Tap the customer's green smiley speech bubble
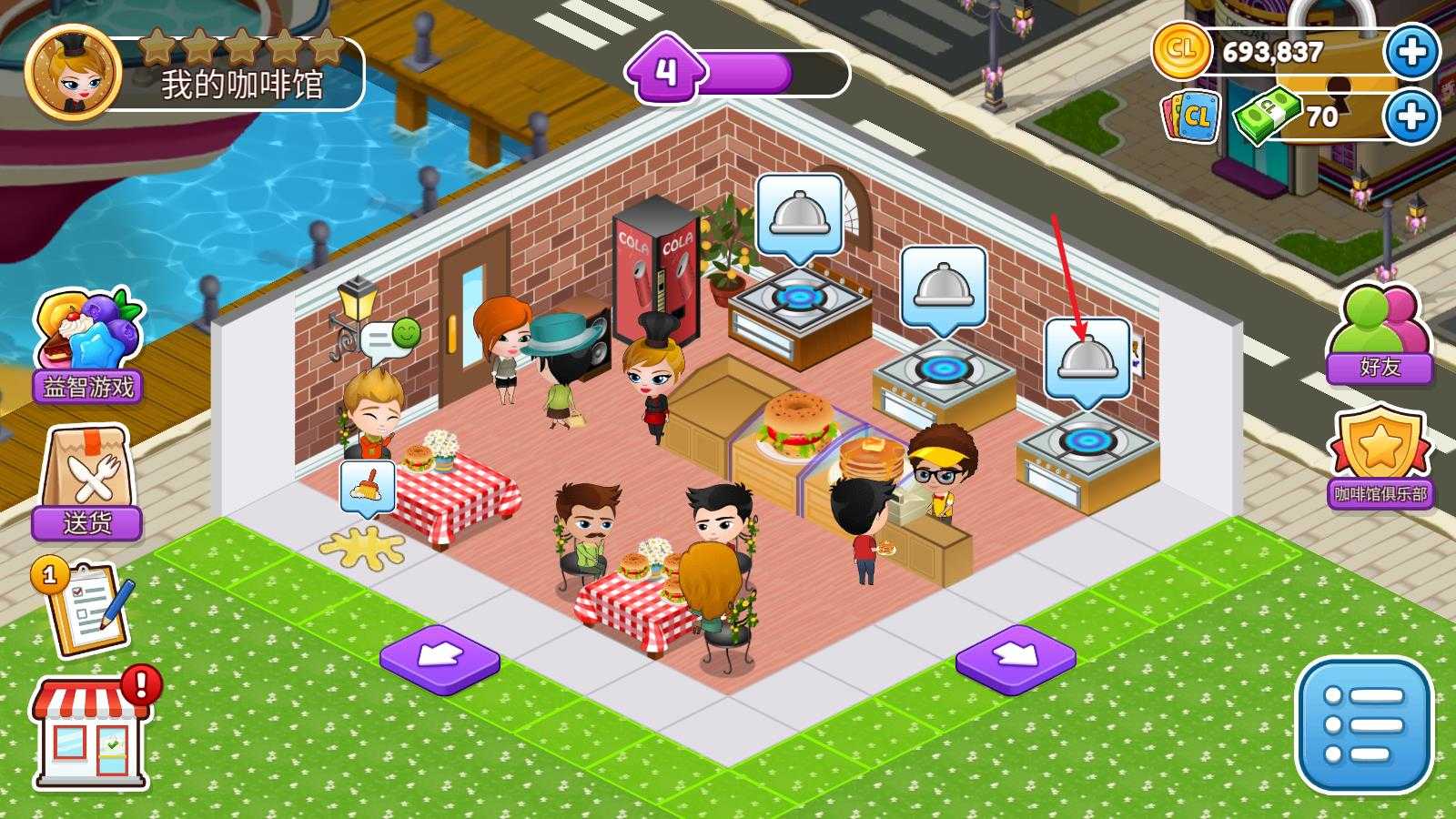This screenshot has width=1456, height=819. [391, 338]
